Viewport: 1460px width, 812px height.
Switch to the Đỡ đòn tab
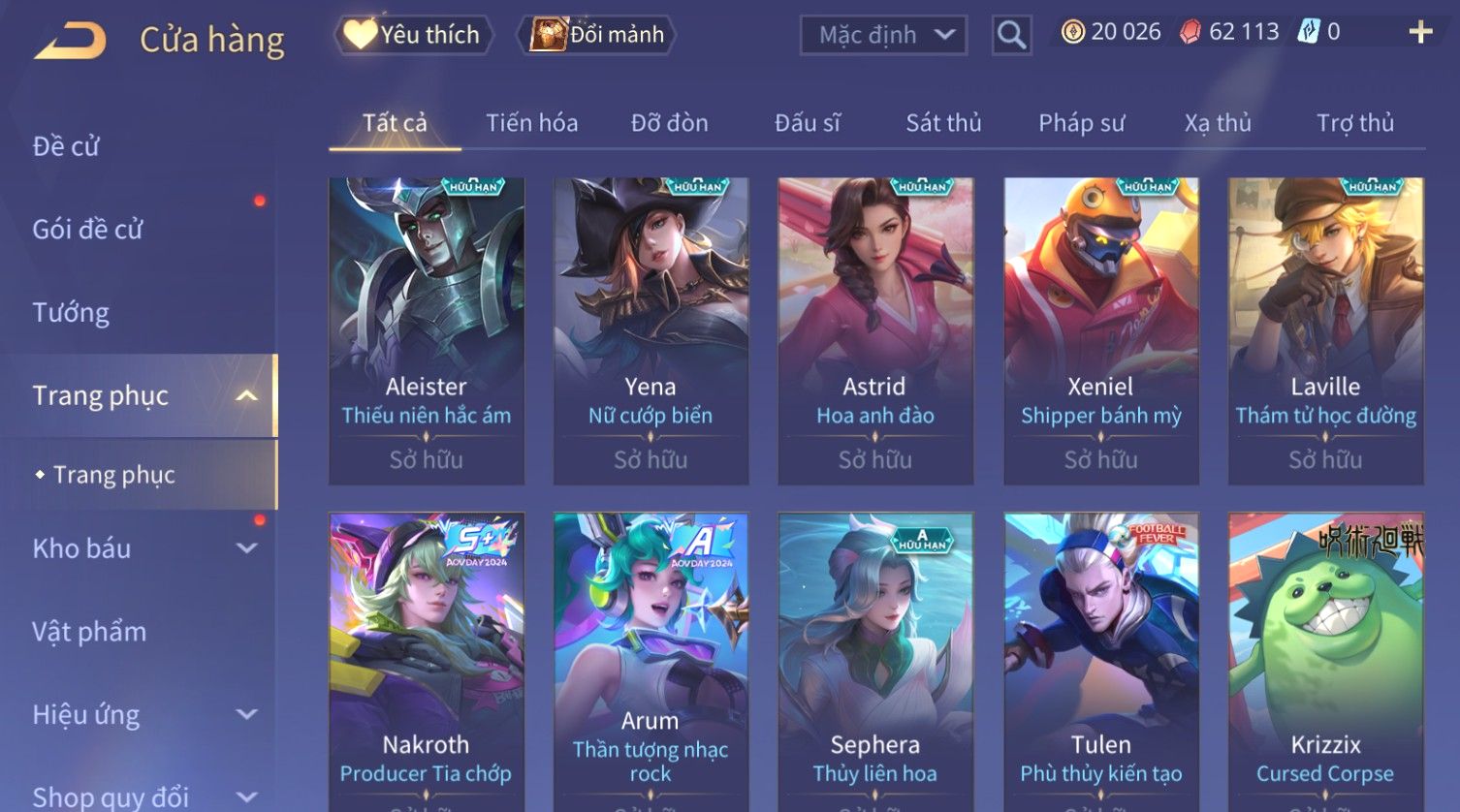click(x=669, y=123)
